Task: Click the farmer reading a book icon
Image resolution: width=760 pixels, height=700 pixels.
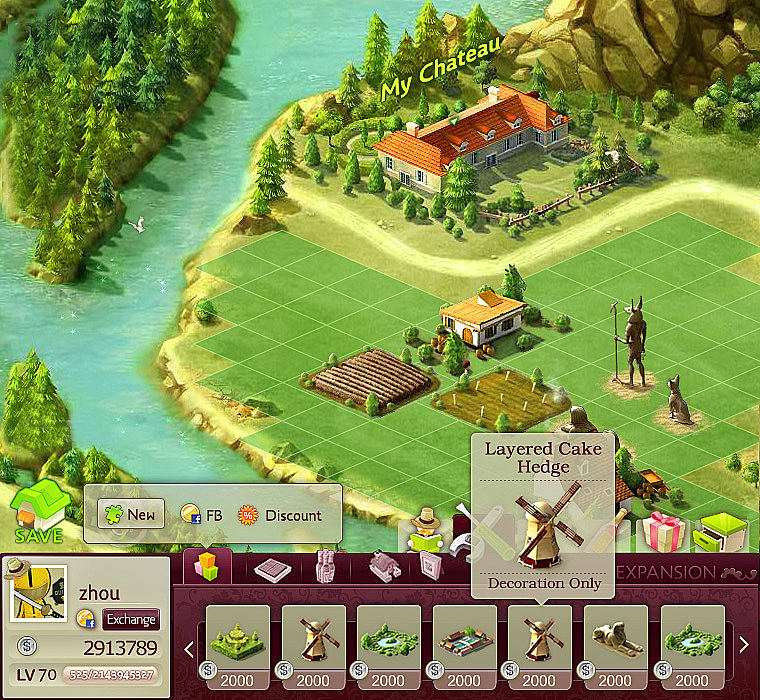Action: 427,530
